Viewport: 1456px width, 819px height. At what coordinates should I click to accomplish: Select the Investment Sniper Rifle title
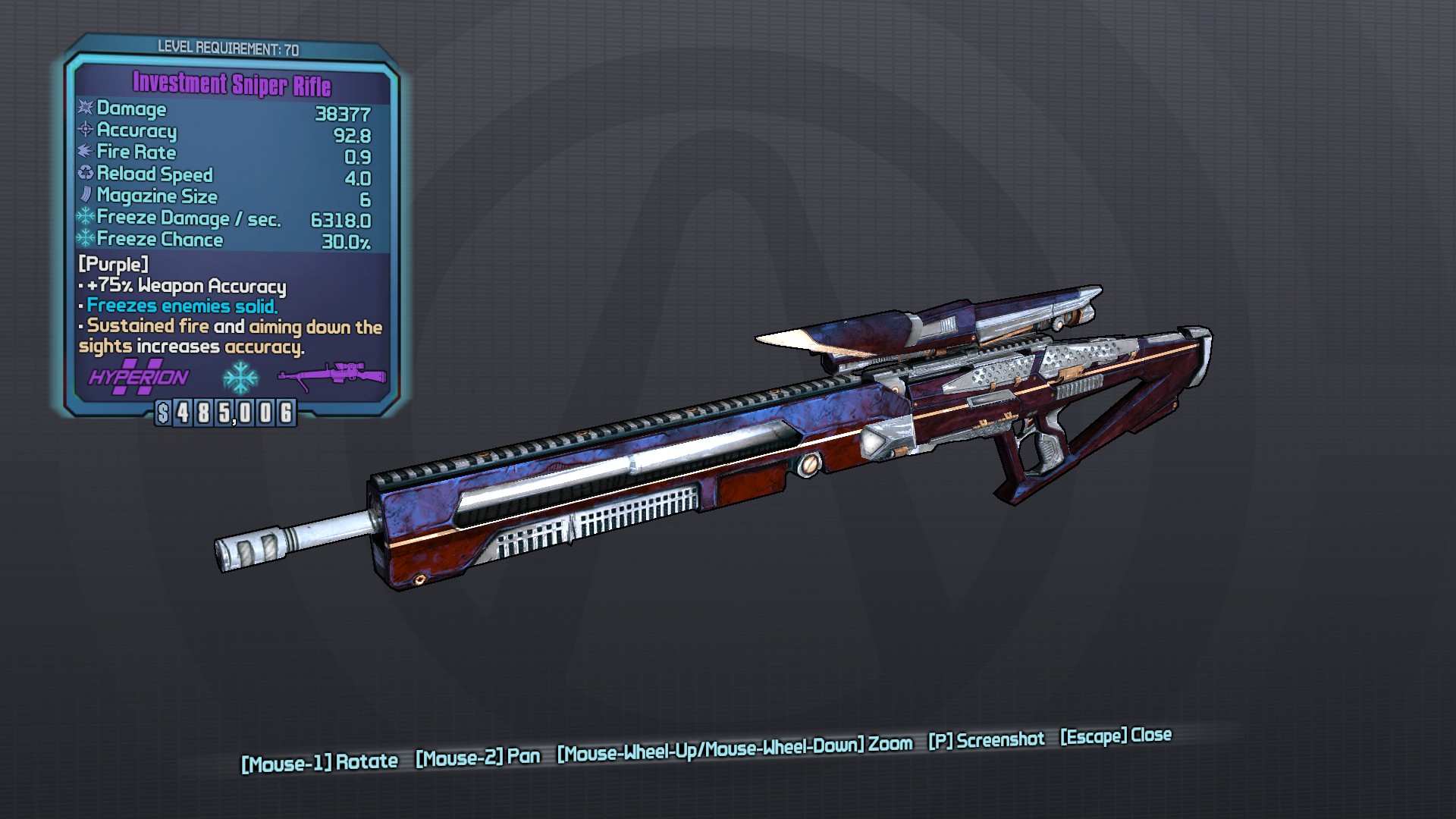(x=231, y=80)
